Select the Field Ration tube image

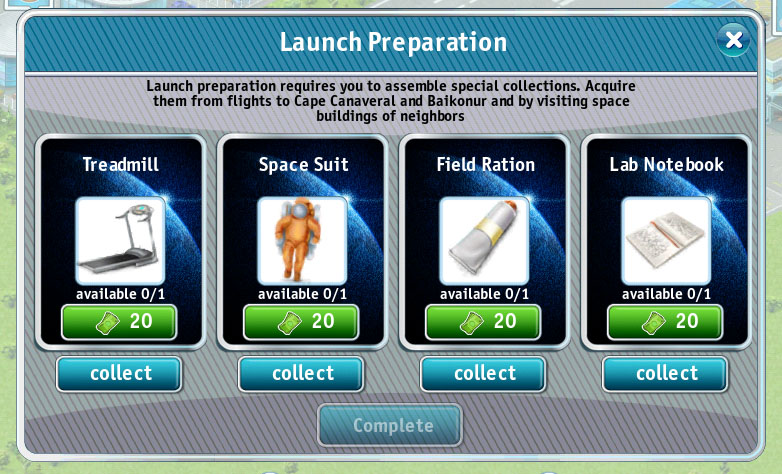[x=484, y=240]
